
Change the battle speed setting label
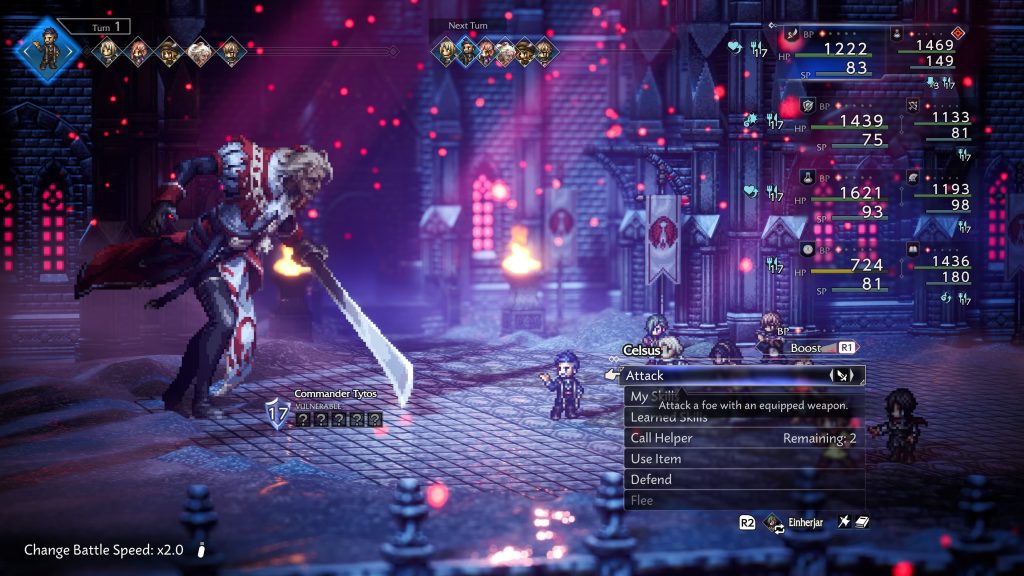pyautogui.click(x=103, y=550)
